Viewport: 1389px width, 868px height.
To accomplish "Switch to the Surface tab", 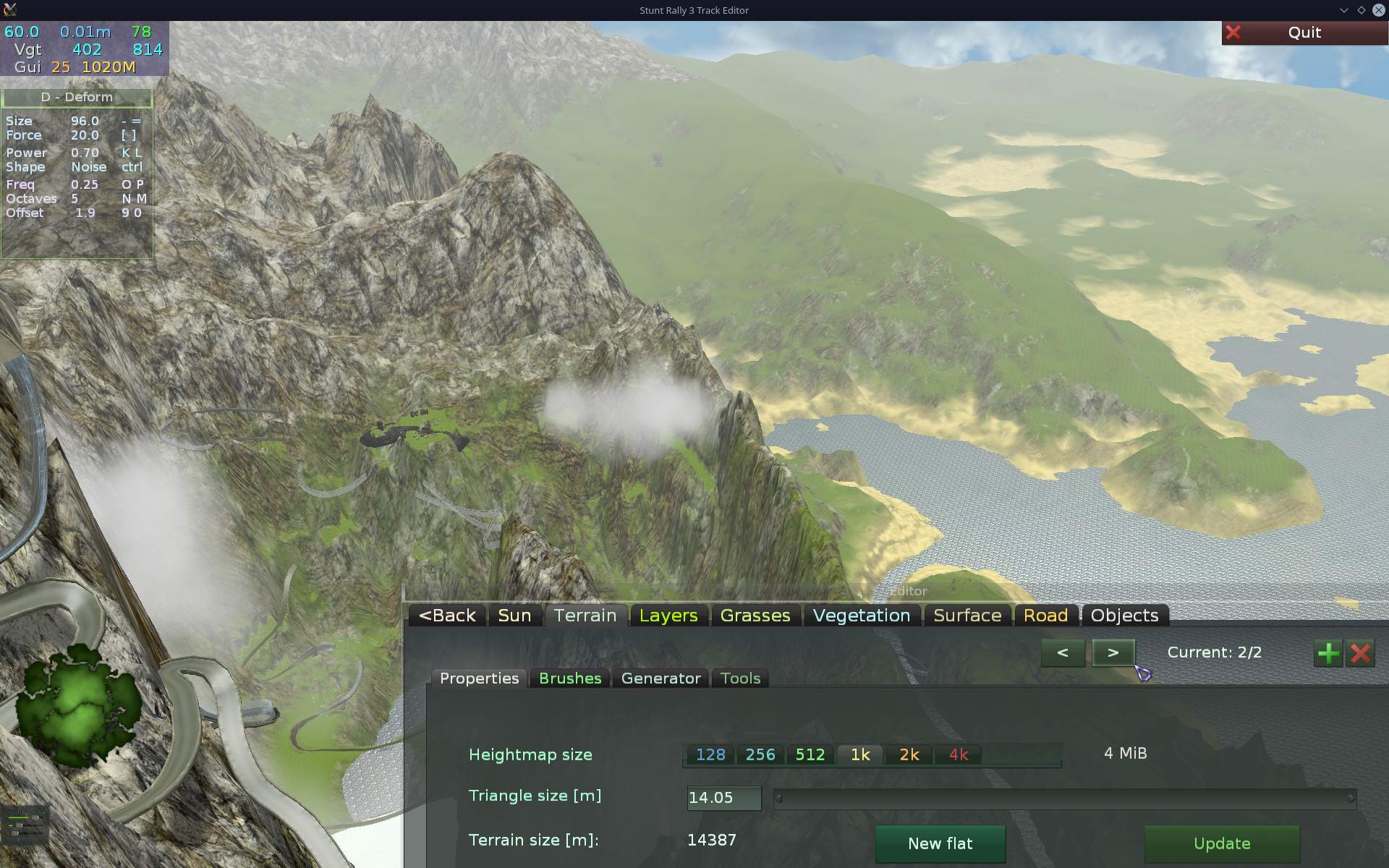I will pyautogui.click(x=967, y=616).
